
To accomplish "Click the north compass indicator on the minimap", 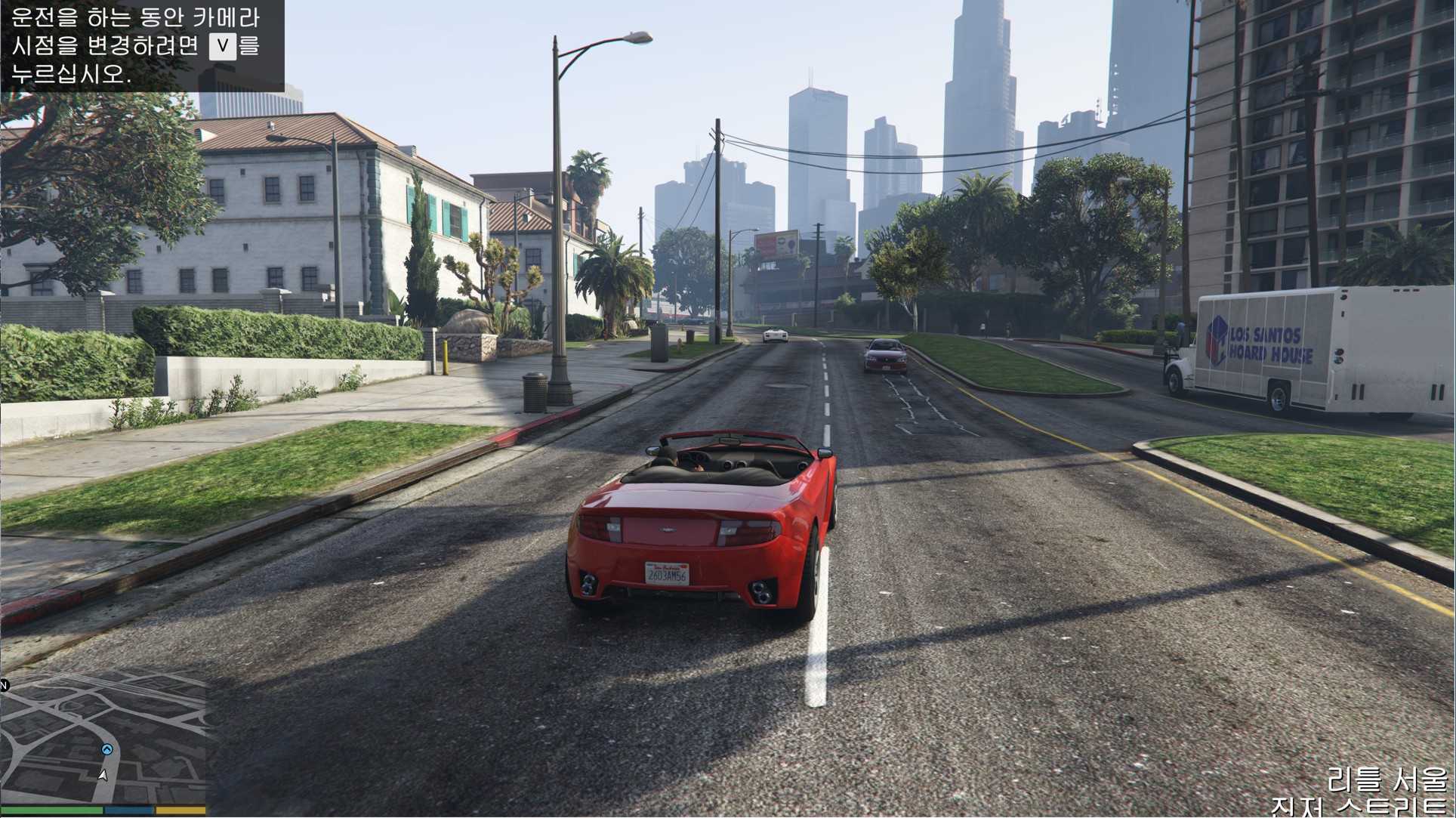I will pyautogui.click(x=4, y=685).
